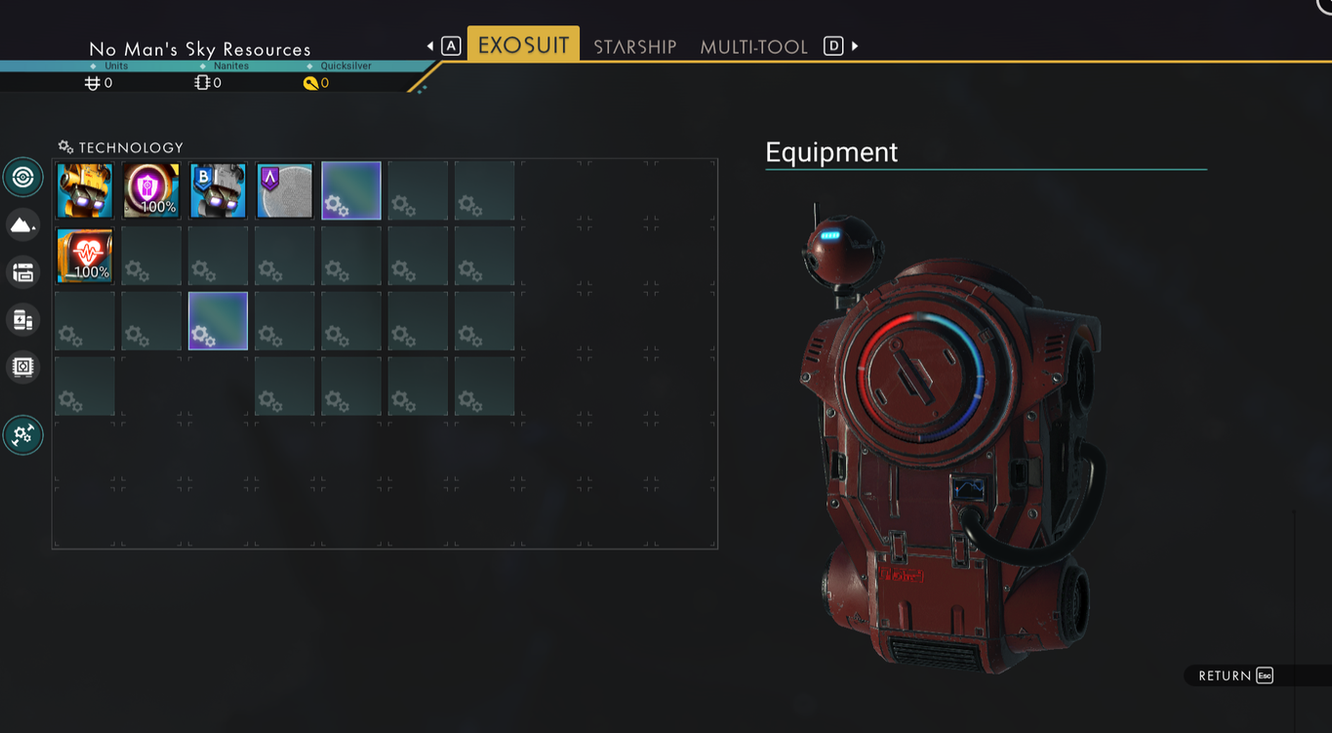This screenshot has height=733, width=1332.
Task: Open the battery icon sidebar category
Action: pyautogui.click(x=23, y=320)
